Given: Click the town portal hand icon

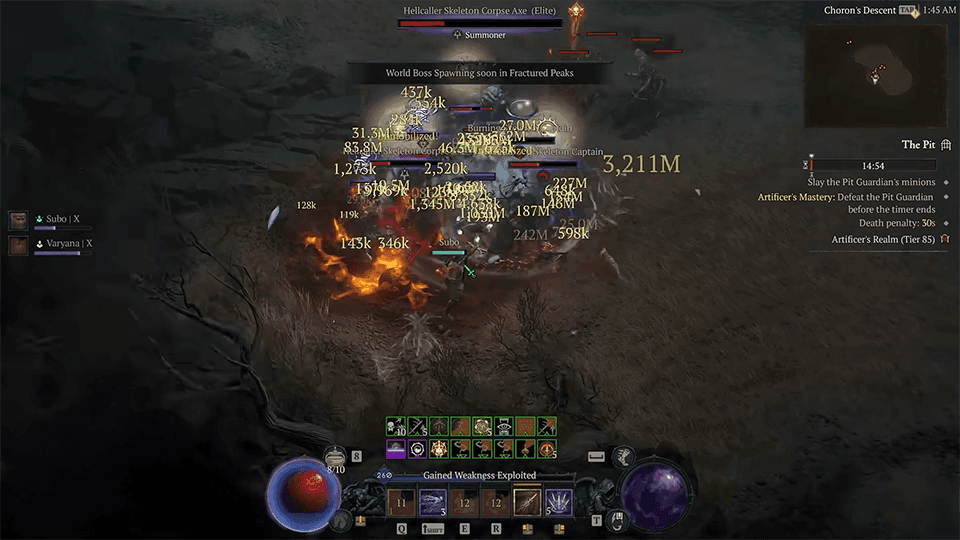Looking at the screenshot, I should pyautogui.click(x=619, y=520).
